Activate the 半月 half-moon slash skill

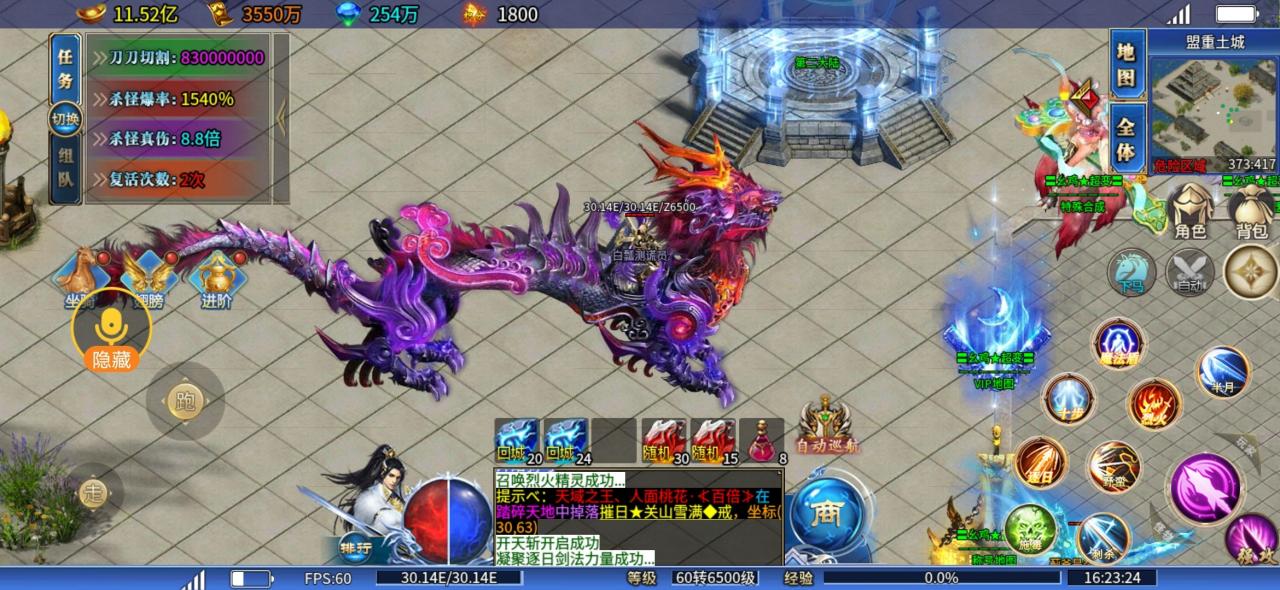click(x=1223, y=371)
